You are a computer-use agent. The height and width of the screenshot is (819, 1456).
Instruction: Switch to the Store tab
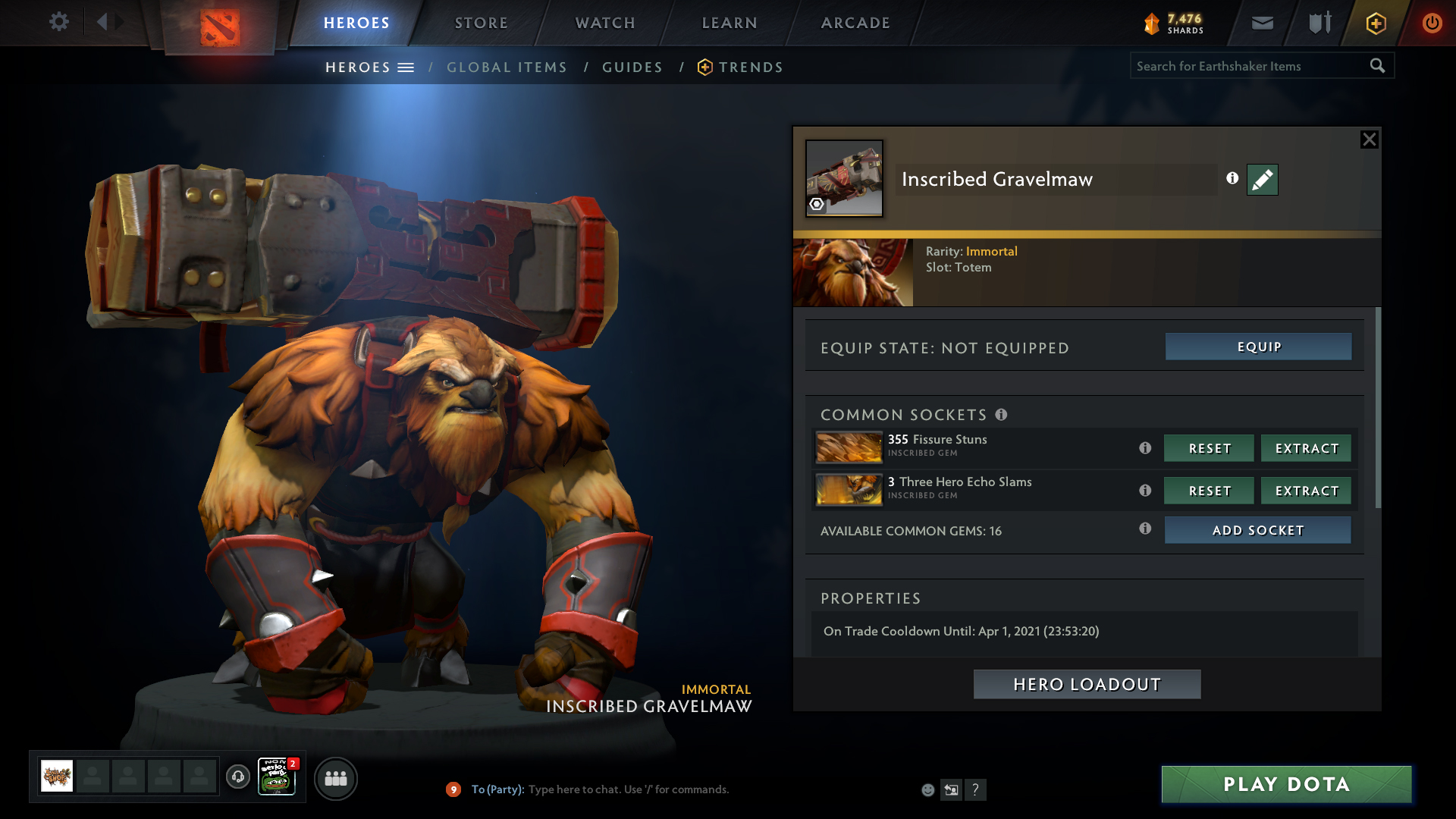(x=481, y=23)
